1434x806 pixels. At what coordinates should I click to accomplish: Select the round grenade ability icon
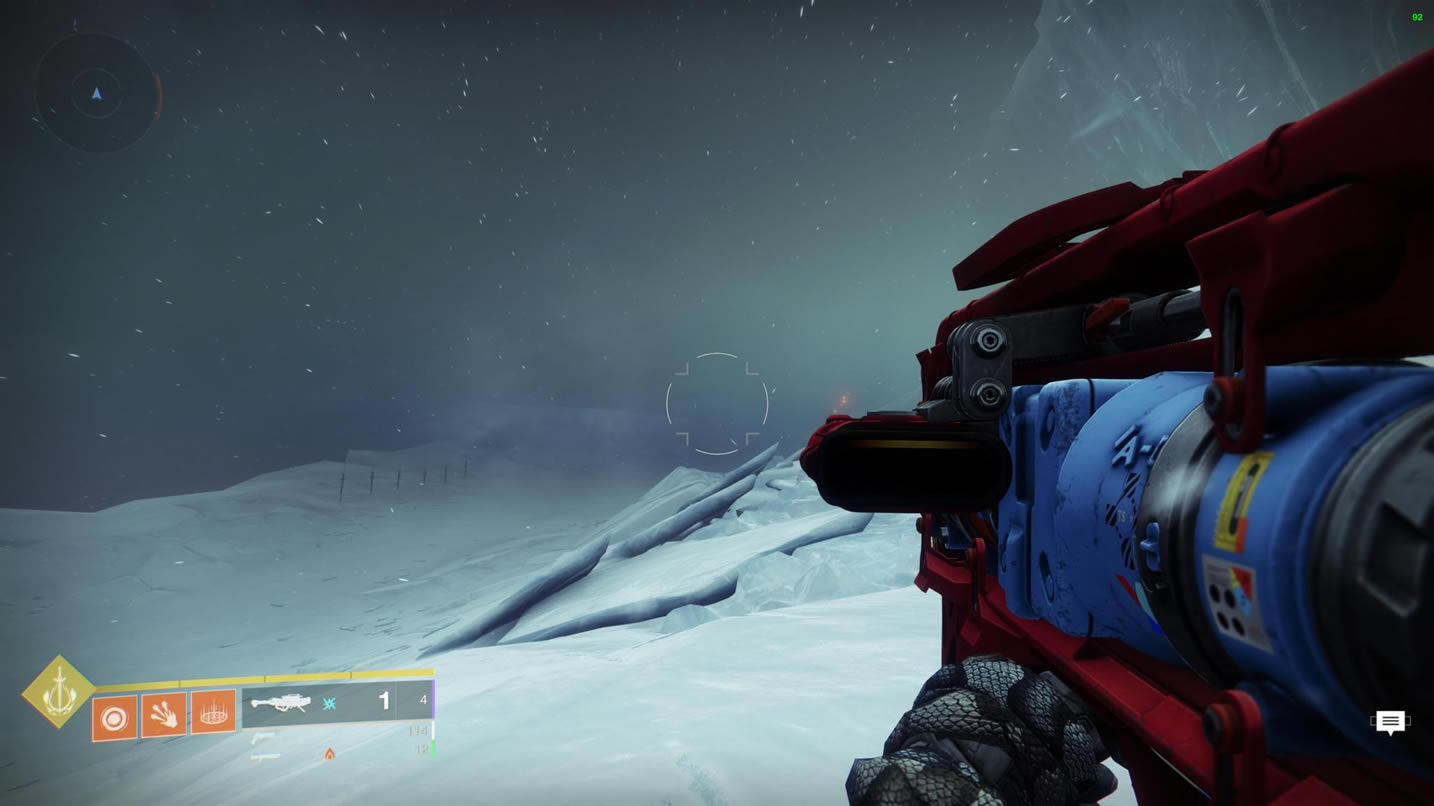(x=115, y=718)
